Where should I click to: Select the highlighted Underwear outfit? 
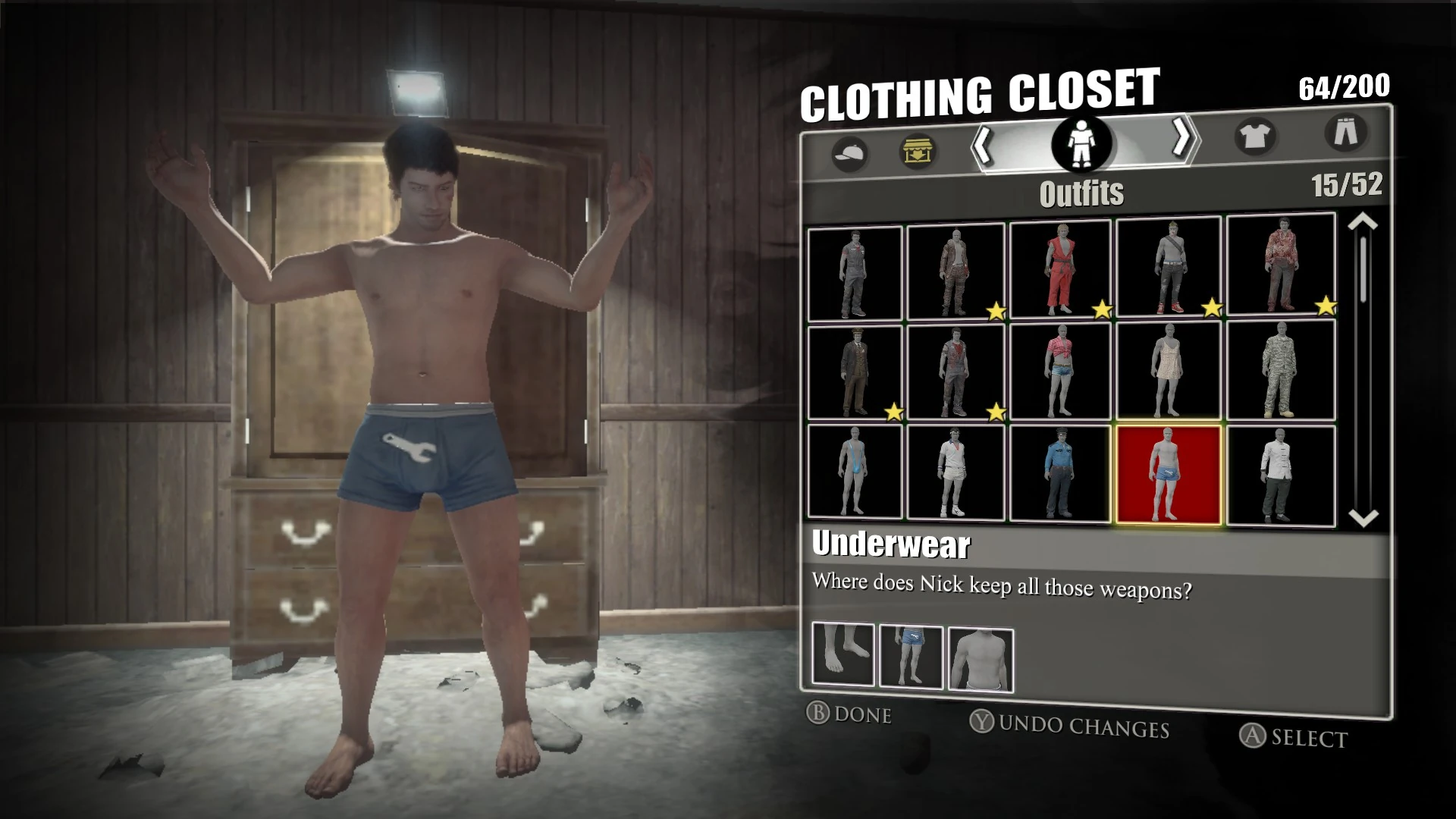[x=1168, y=473]
